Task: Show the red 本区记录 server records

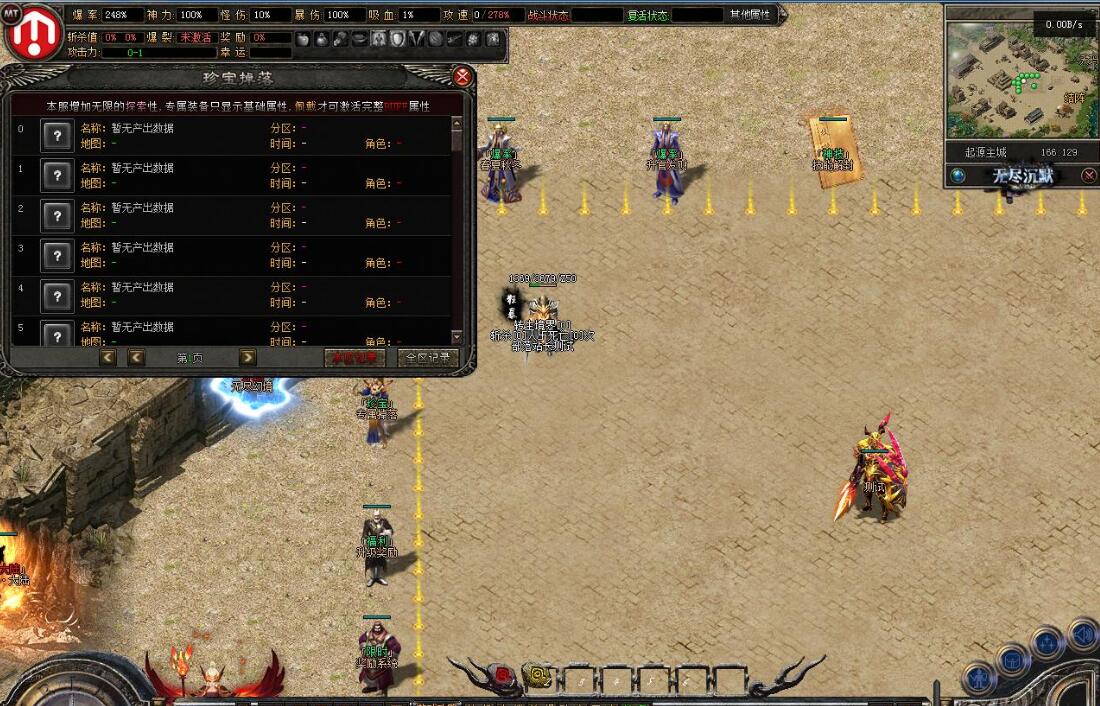Action: click(354, 358)
